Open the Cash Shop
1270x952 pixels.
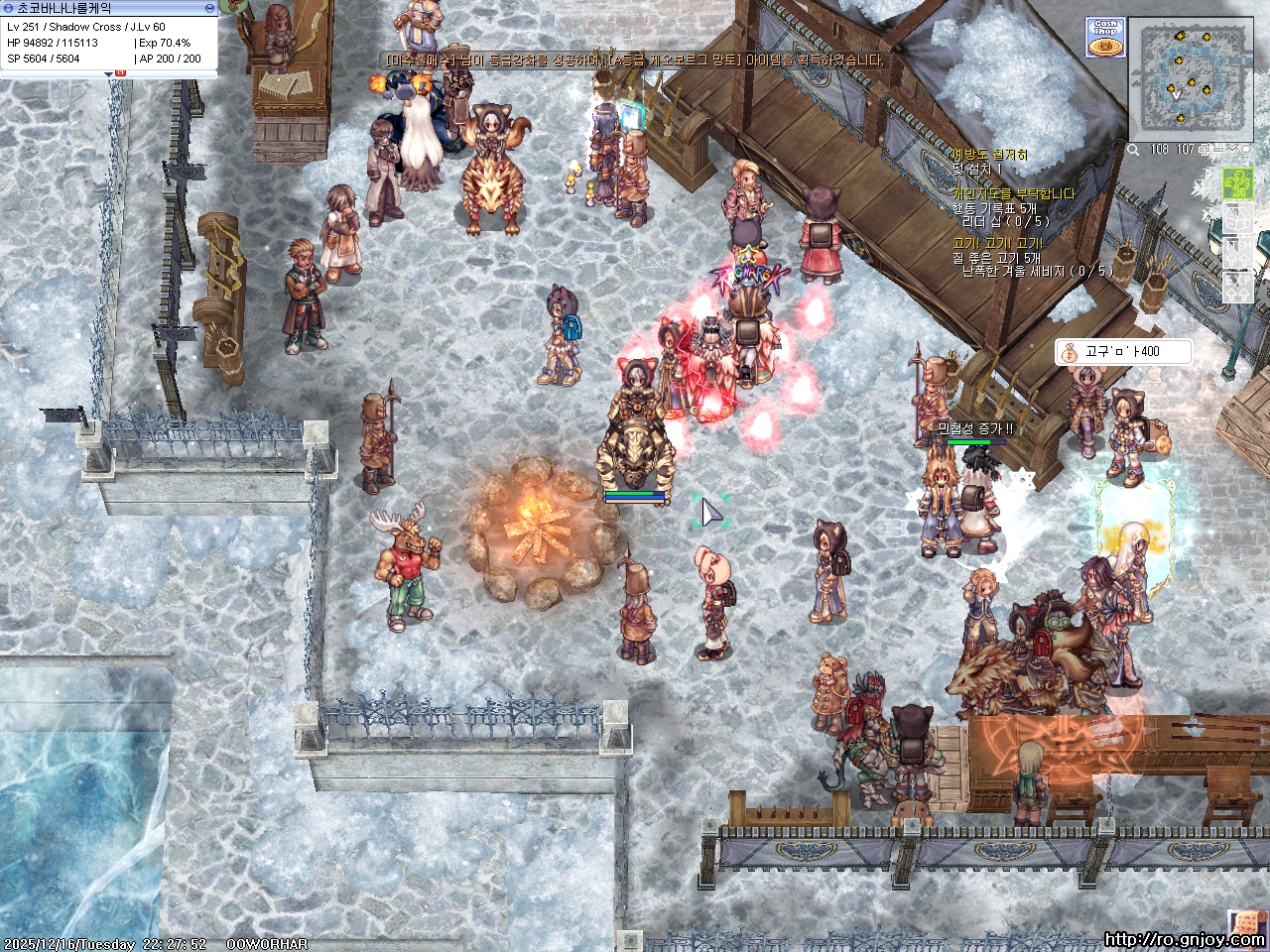tap(1104, 37)
